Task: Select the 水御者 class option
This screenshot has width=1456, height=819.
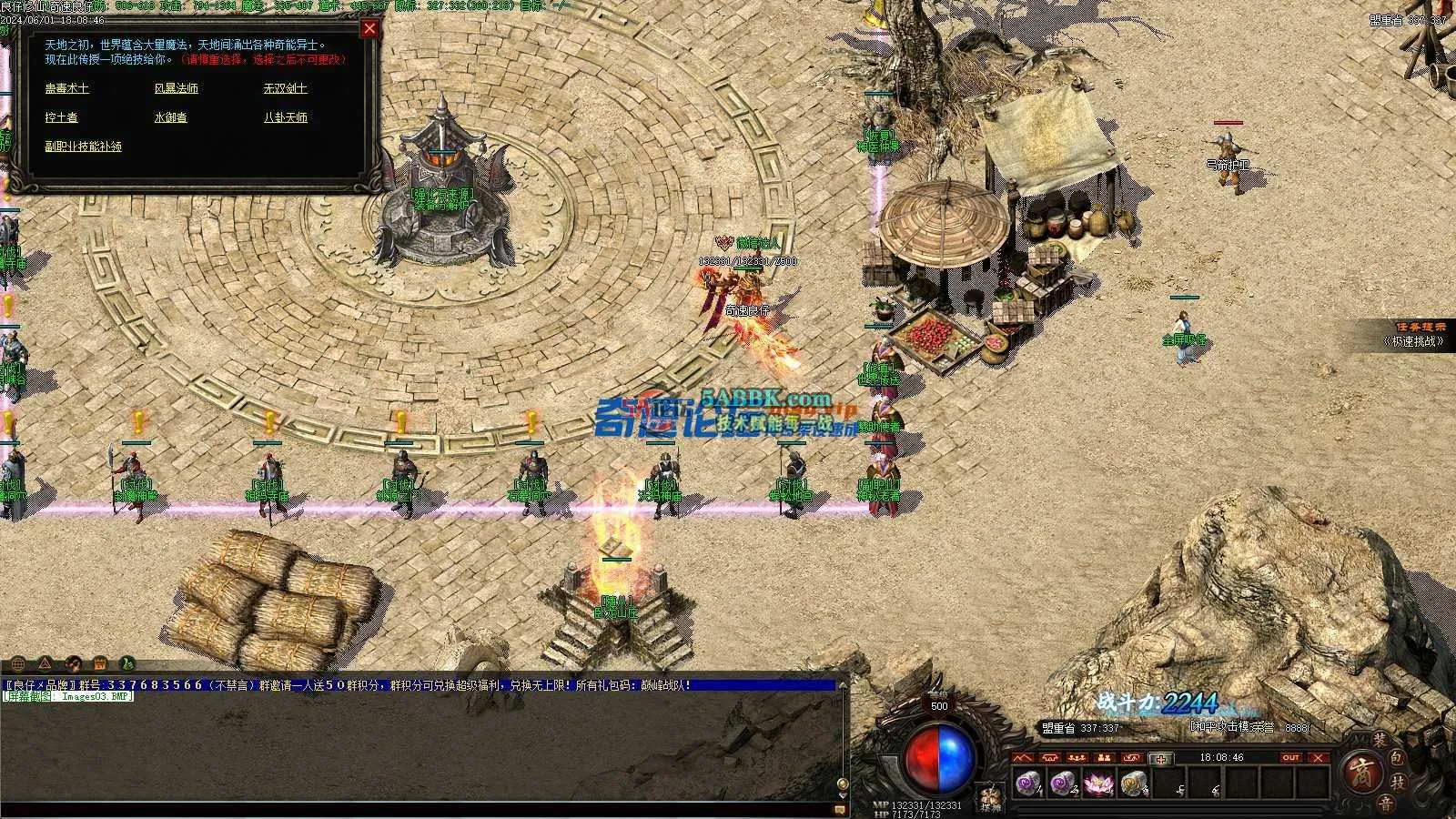Action: [x=171, y=117]
